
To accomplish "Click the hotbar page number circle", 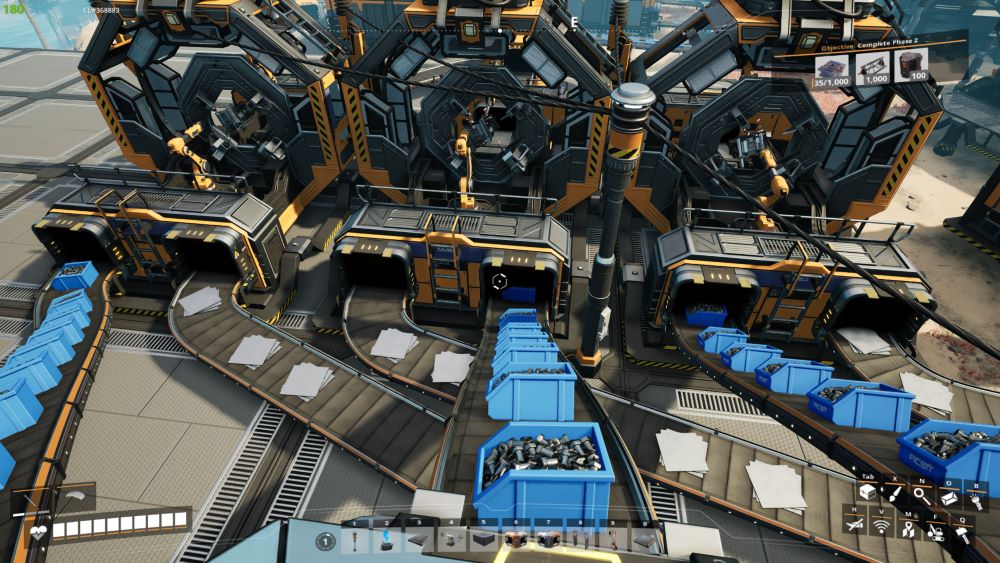I will [x=324, y=541].
